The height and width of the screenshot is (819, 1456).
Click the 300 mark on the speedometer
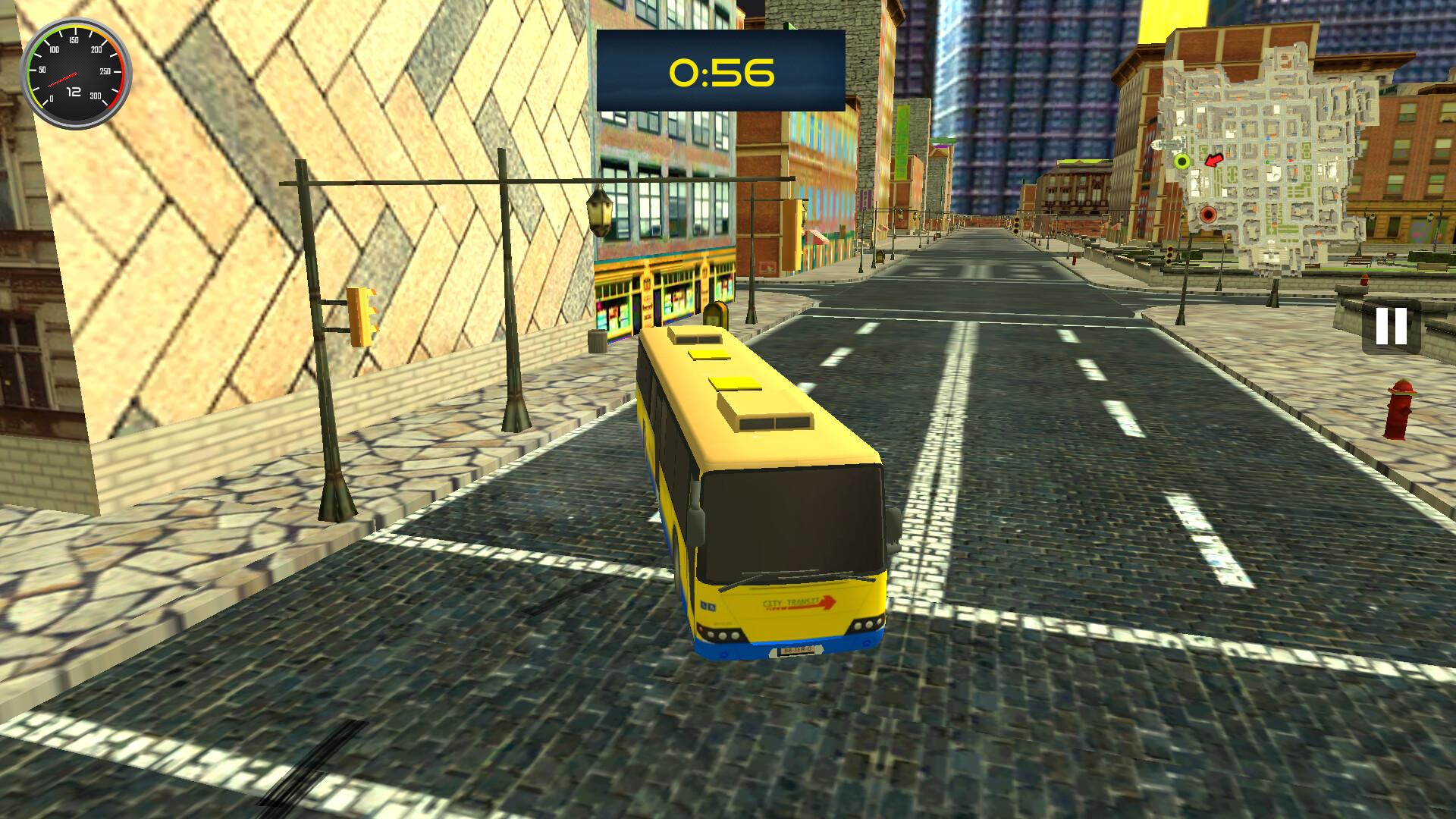click(96, 96)
